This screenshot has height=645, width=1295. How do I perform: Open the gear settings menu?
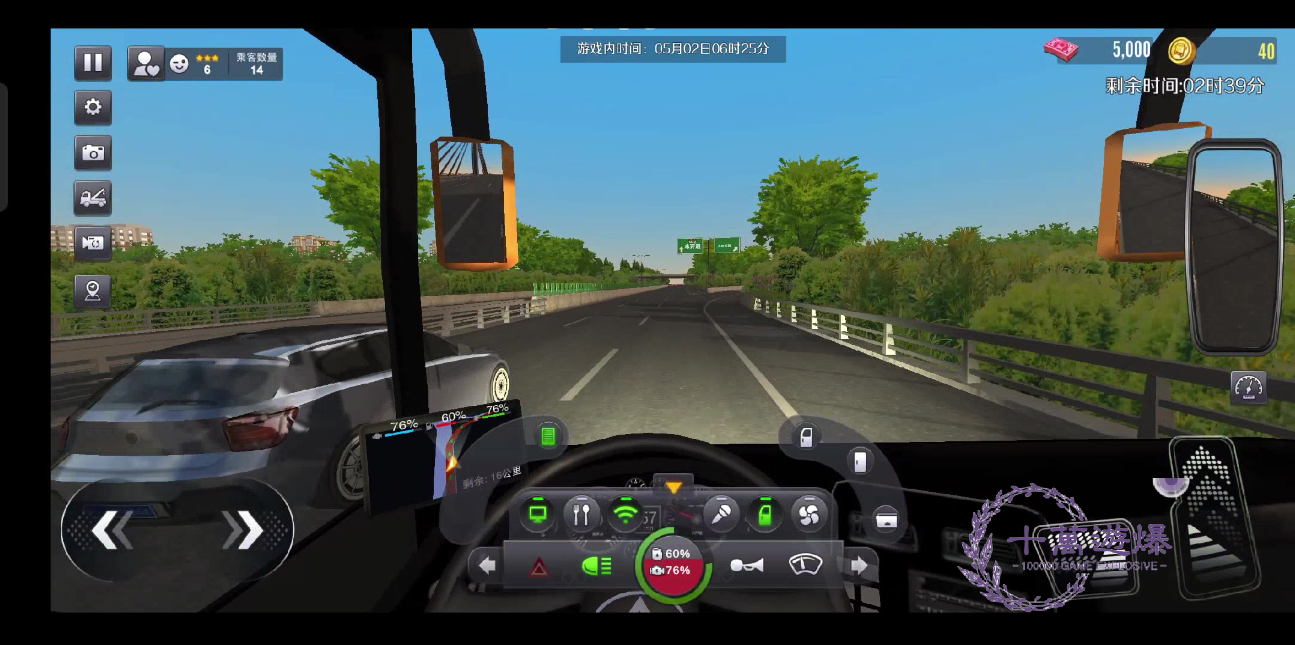coord(93,107)
